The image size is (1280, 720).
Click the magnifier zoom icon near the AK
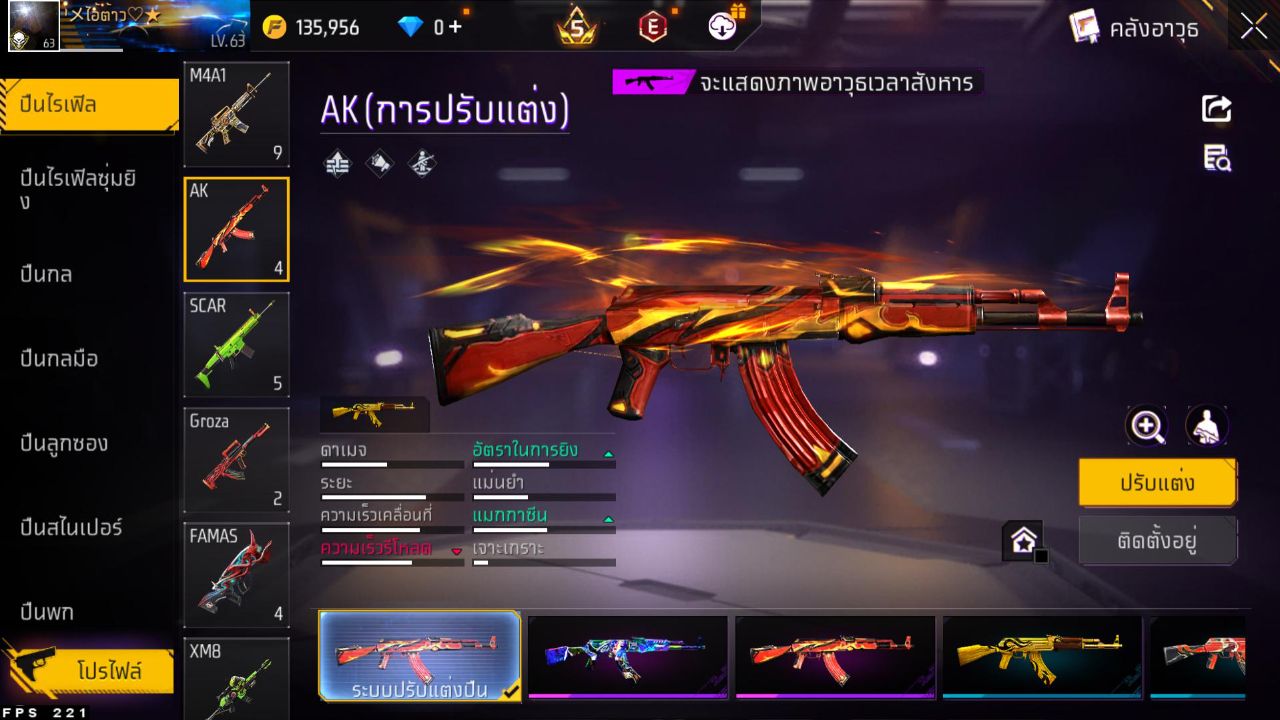click(x=1146, y=426)
